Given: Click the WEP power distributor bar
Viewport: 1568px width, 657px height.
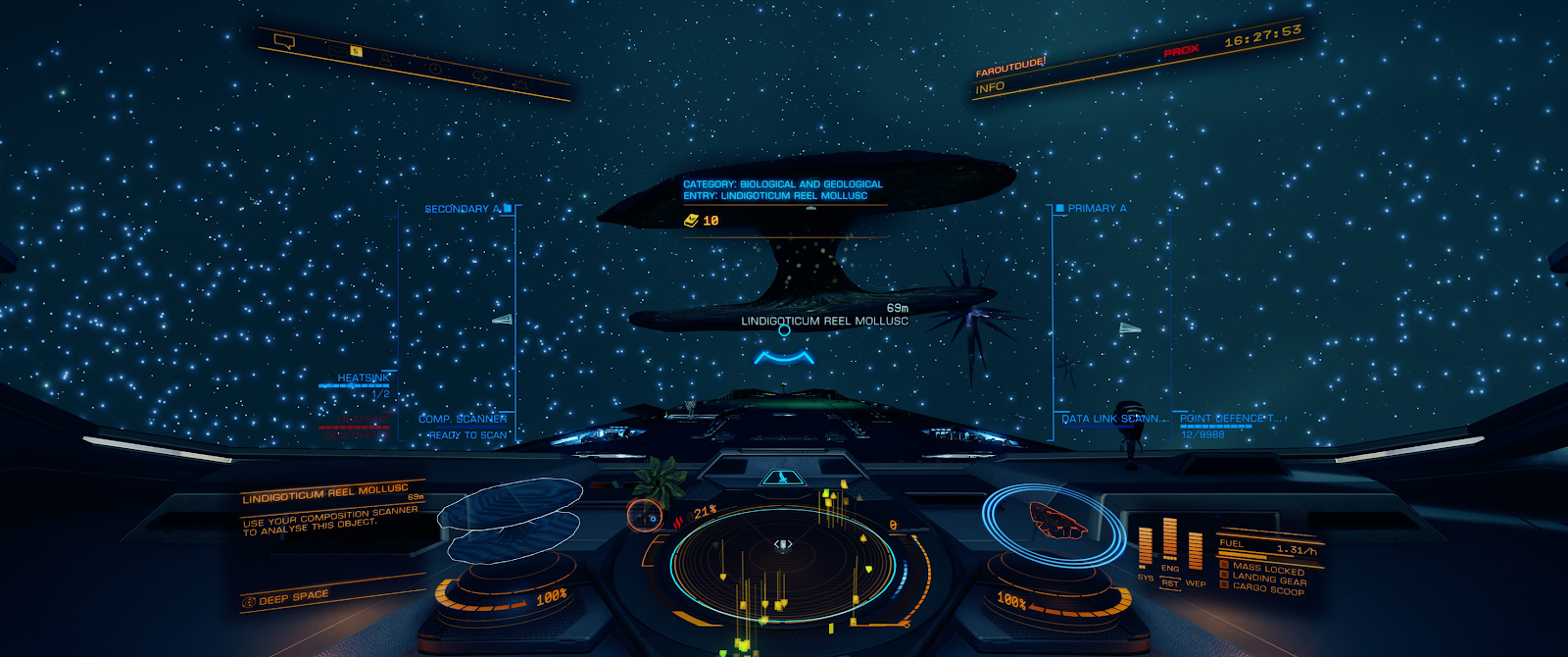Looking at the screenshot, I should (1196, 553).
